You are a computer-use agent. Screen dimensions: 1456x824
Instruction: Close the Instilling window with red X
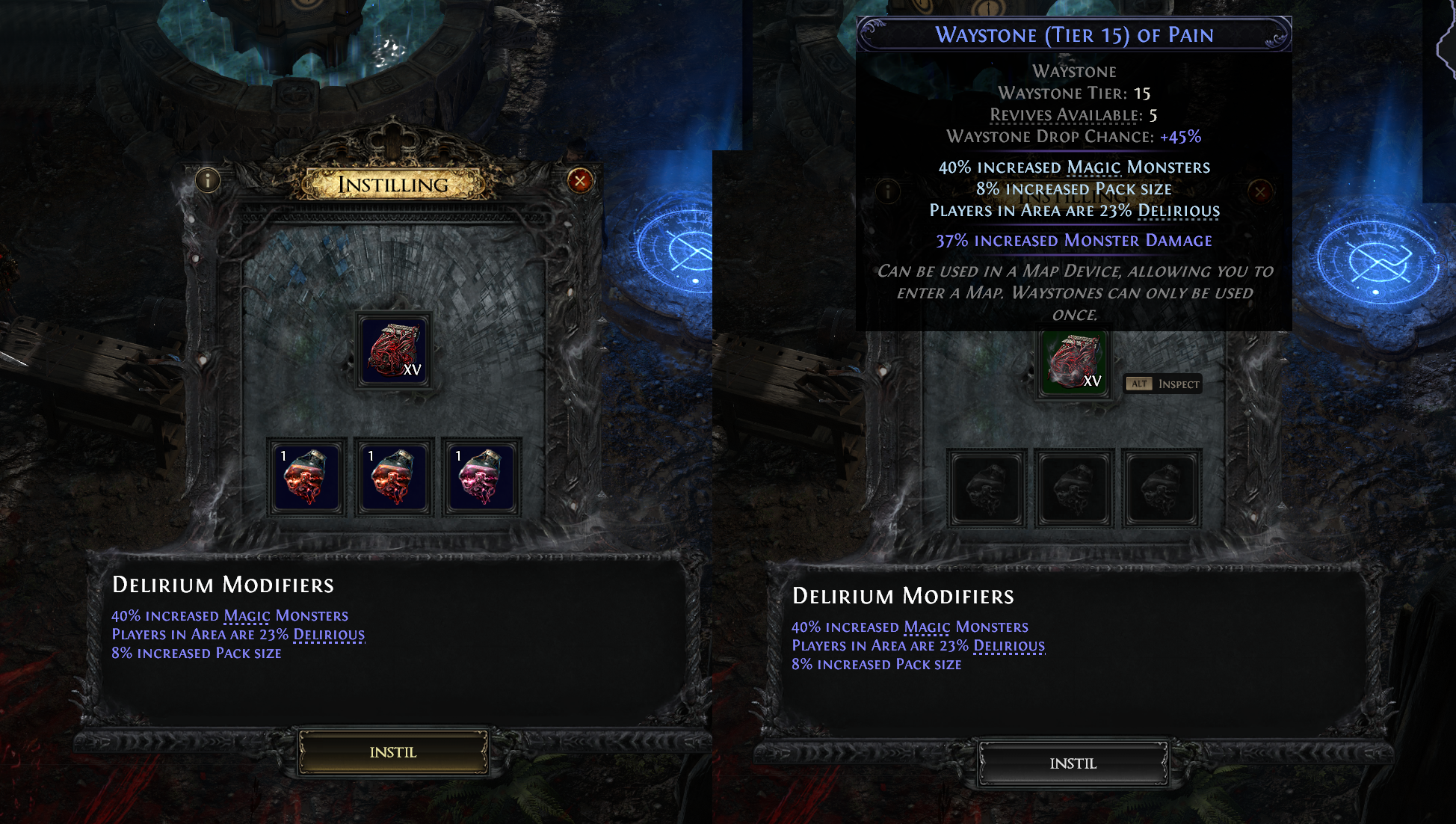(580, 180)
